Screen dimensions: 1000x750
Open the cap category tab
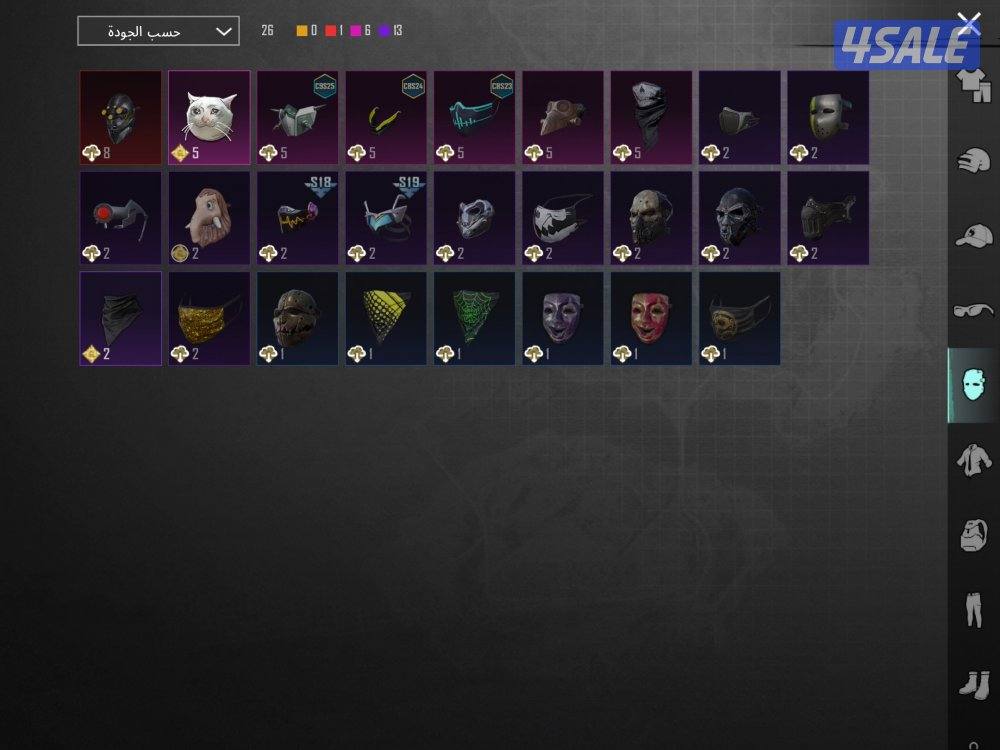click(973, 236)
